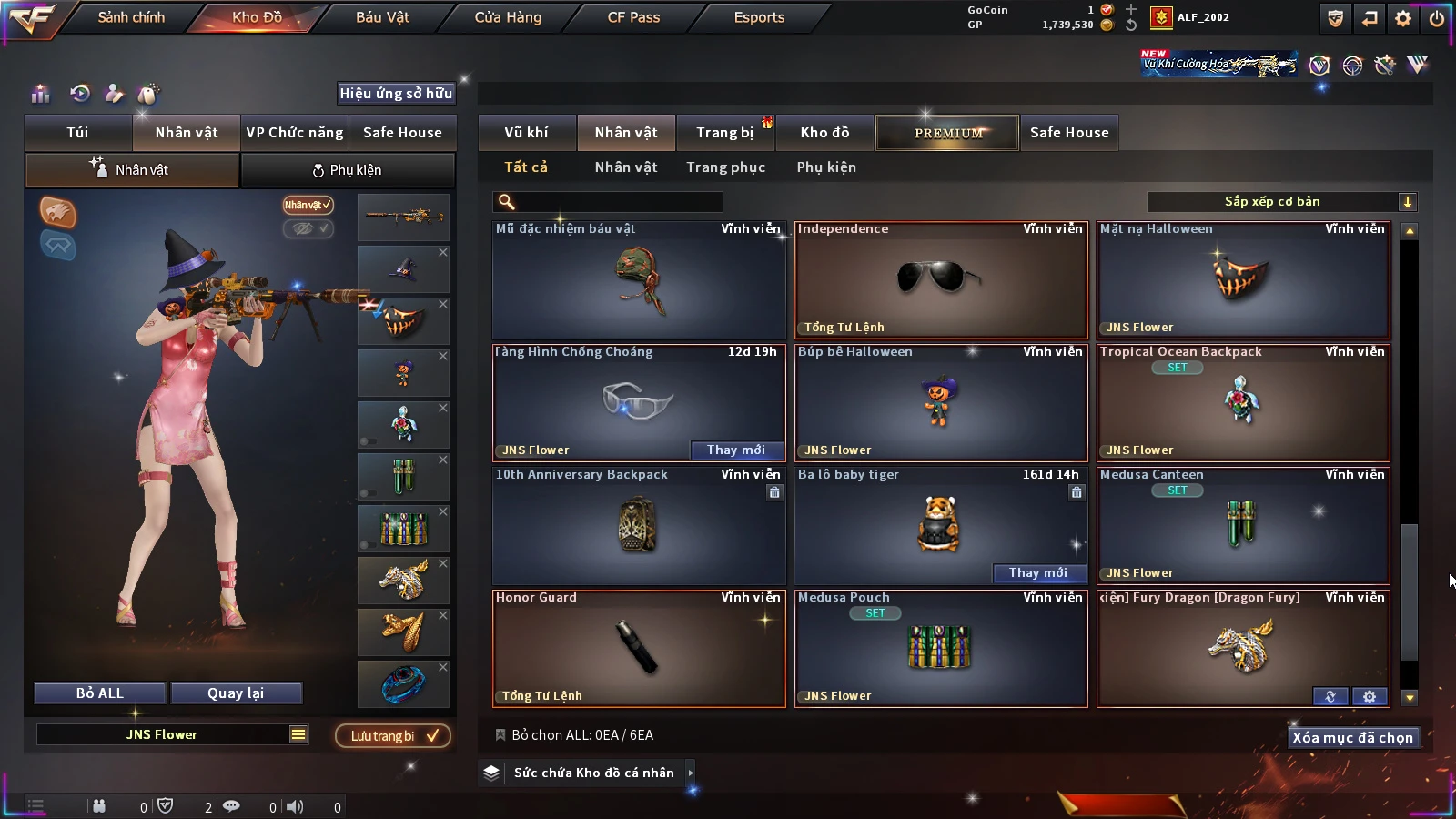Open the PREMIUM inventory tab
The image size is (1456, 819).
coord(947,133)
